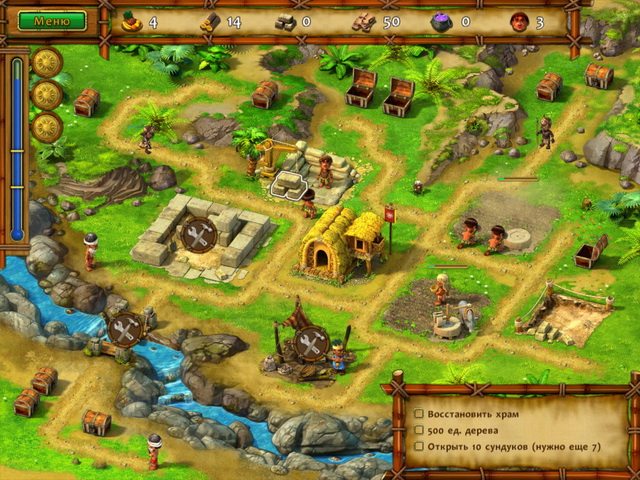The image size is (640, 480).
Task: Select the wrench marker on the wrecked ship
Action: tap(311, 341)
